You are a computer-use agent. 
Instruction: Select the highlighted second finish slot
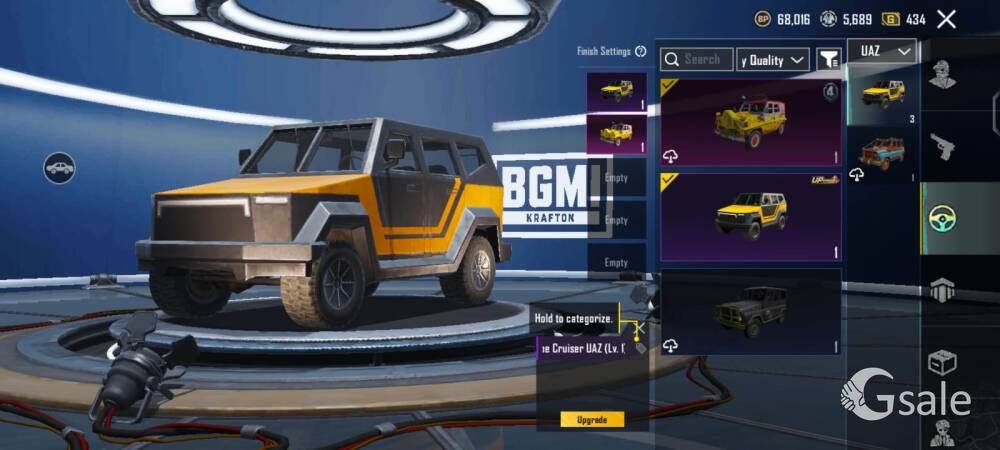tap(616, 133)
